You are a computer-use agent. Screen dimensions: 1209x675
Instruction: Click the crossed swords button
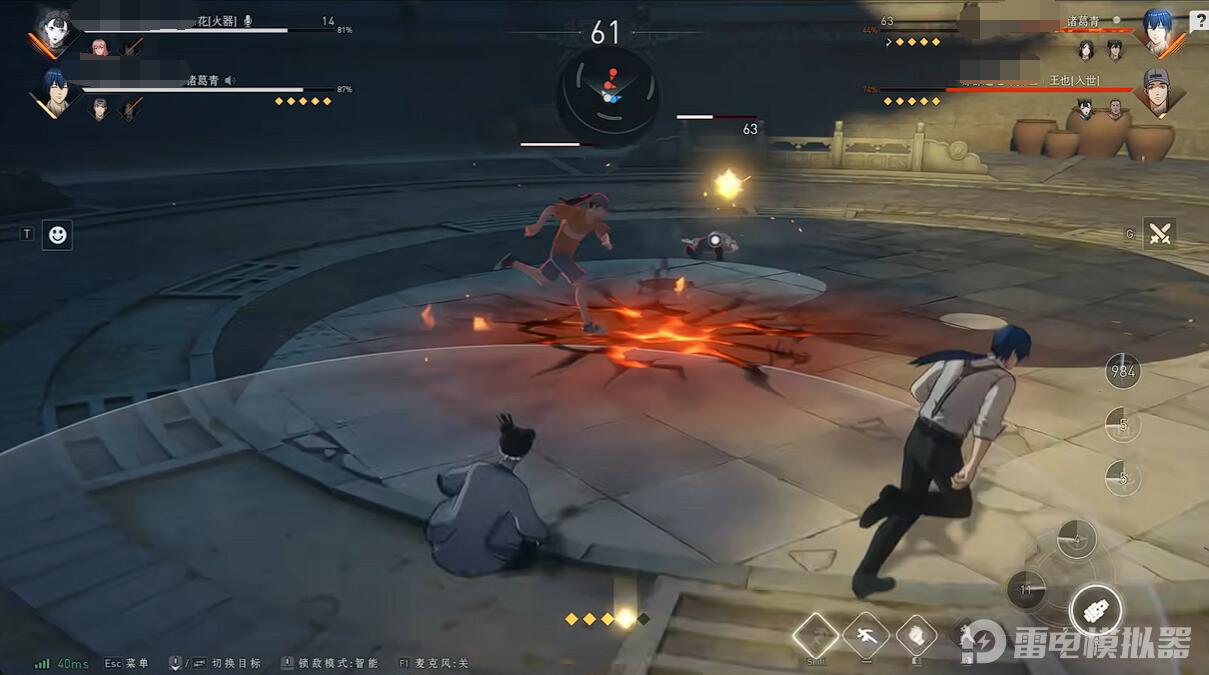tap(1159, 234)
